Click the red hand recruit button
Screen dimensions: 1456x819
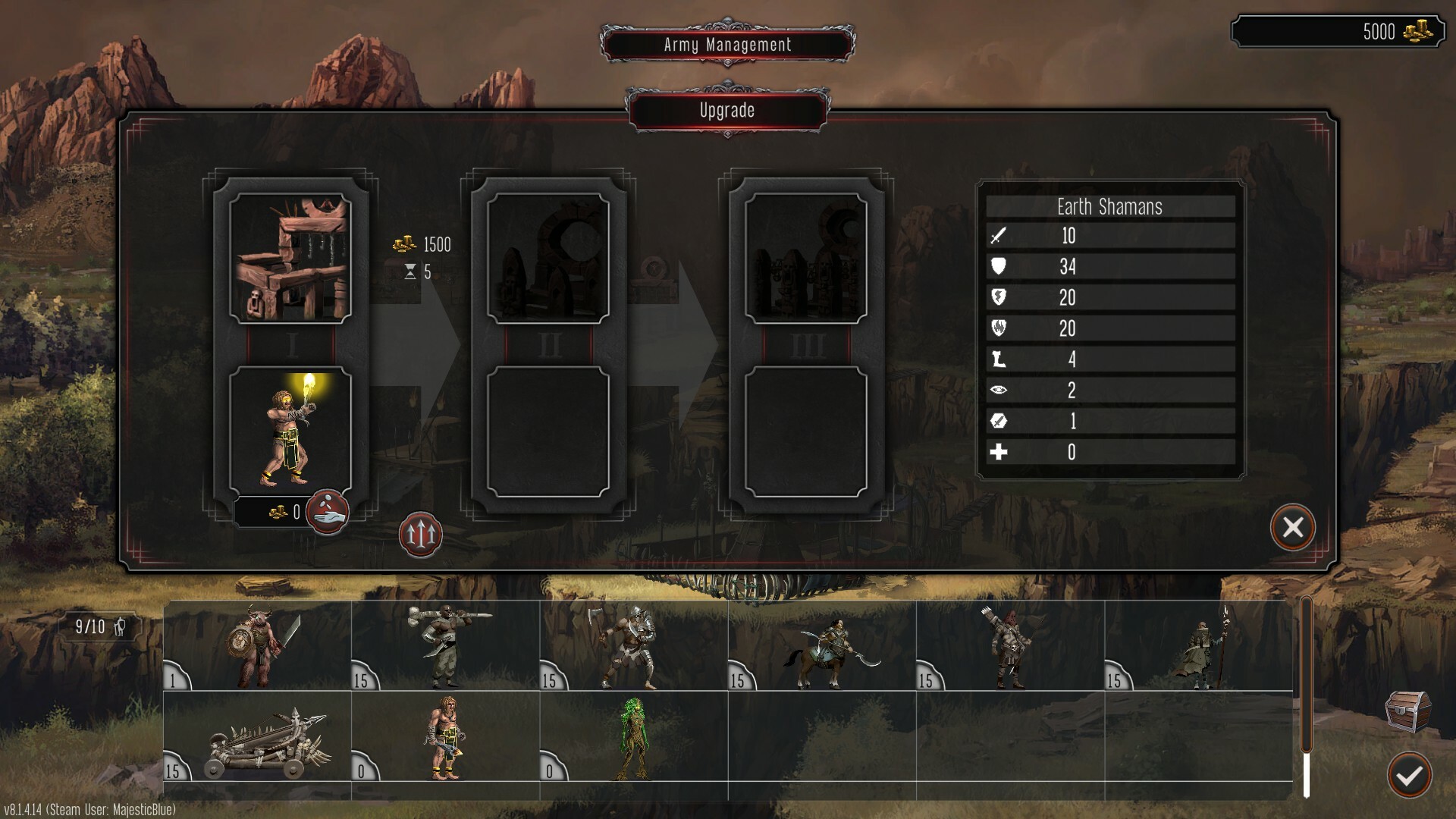coord(327,512)
